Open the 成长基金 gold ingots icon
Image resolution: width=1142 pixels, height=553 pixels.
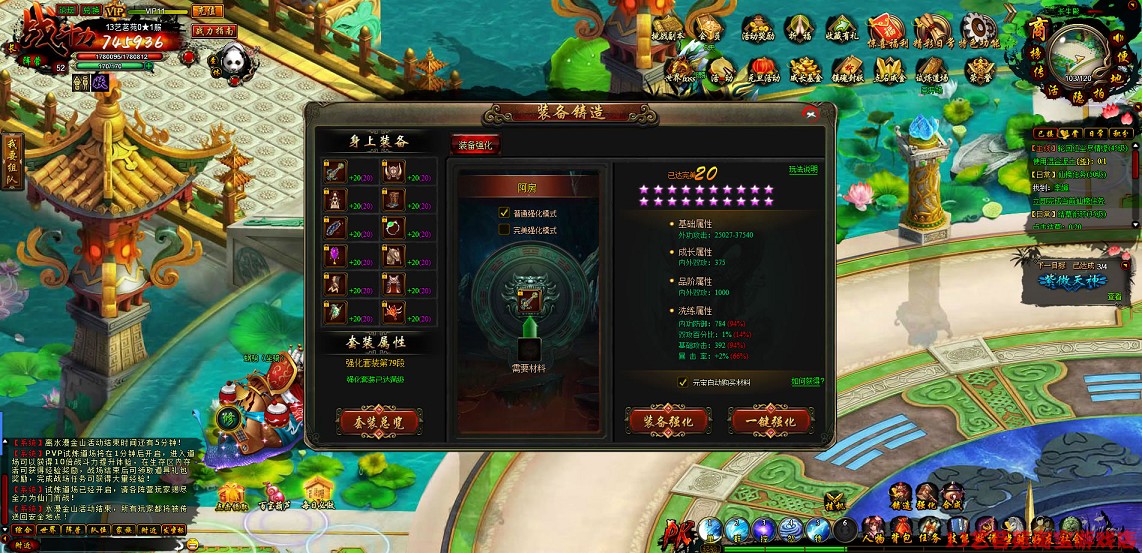coord(805,67)
